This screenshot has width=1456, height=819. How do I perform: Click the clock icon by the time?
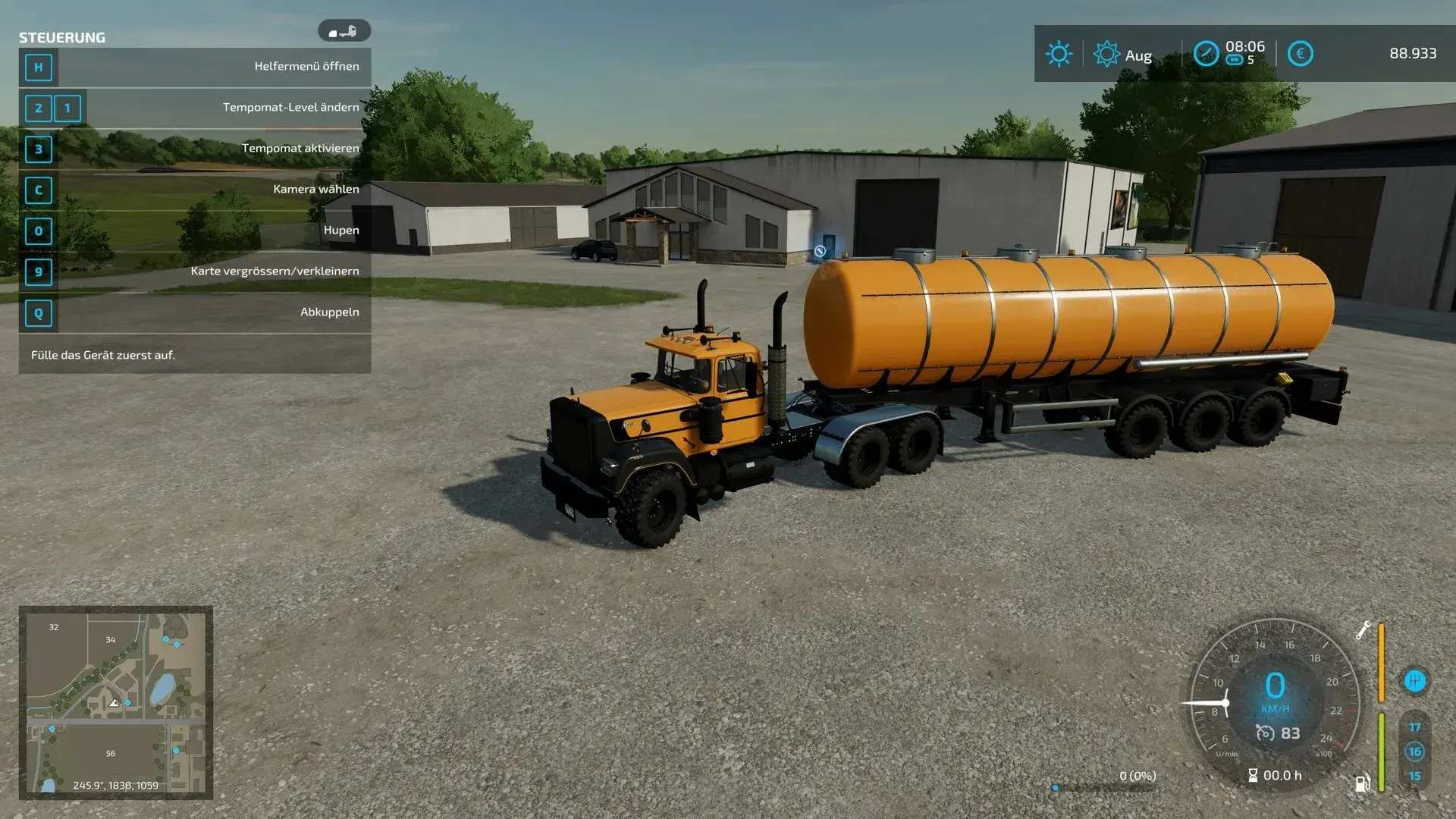coord(1206,54)
